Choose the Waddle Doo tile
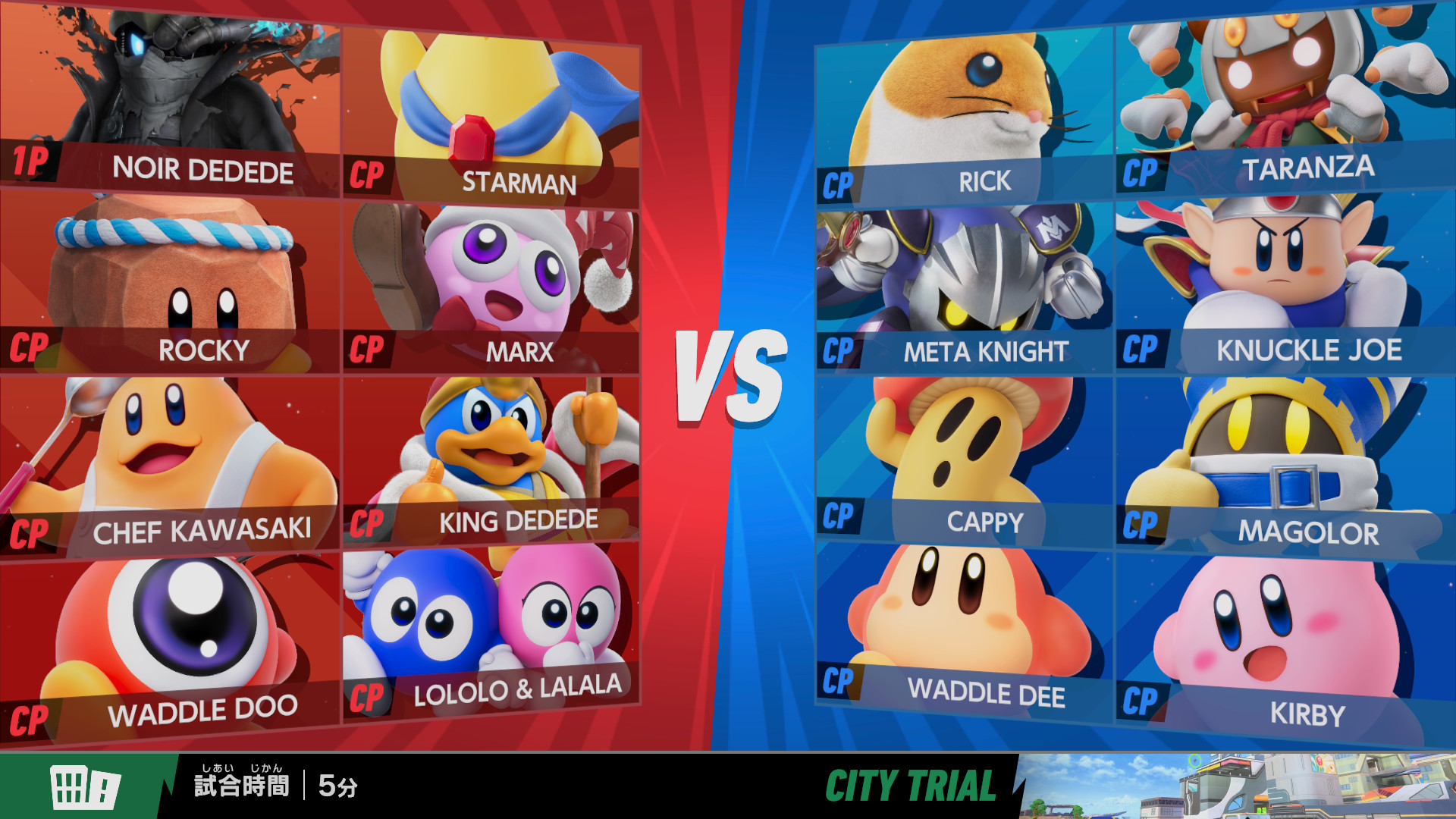 170,645
